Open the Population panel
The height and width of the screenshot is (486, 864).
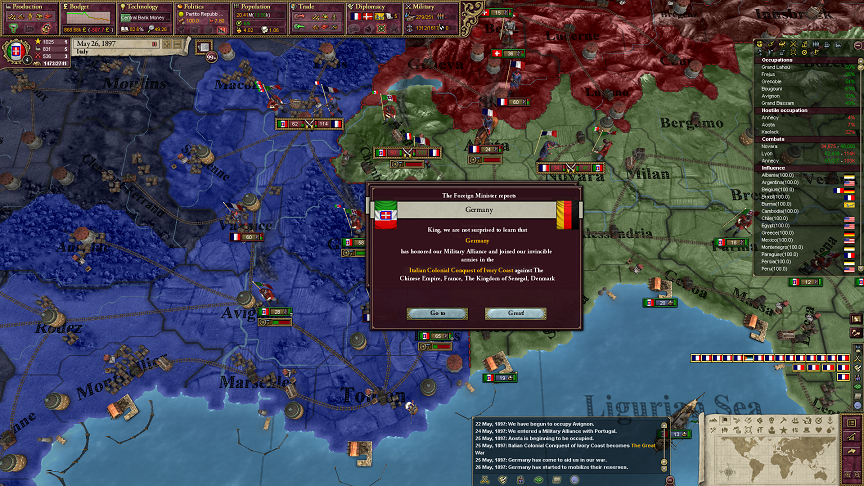coord(260,6)
